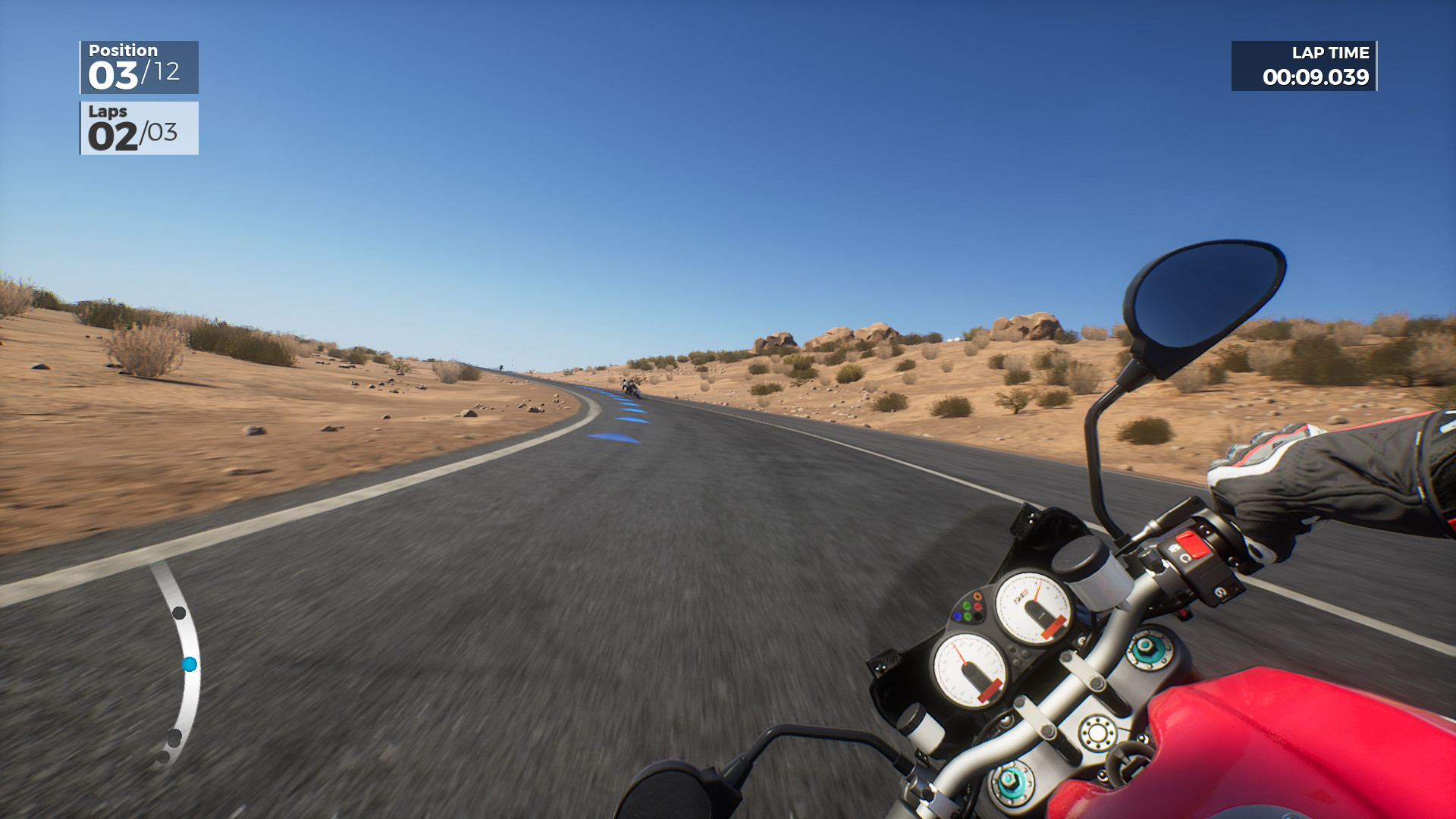This screenshot has width=1456, height=819.
Task: Select the tachometer gauge on the dashboard
Action: click(1034, 607)
